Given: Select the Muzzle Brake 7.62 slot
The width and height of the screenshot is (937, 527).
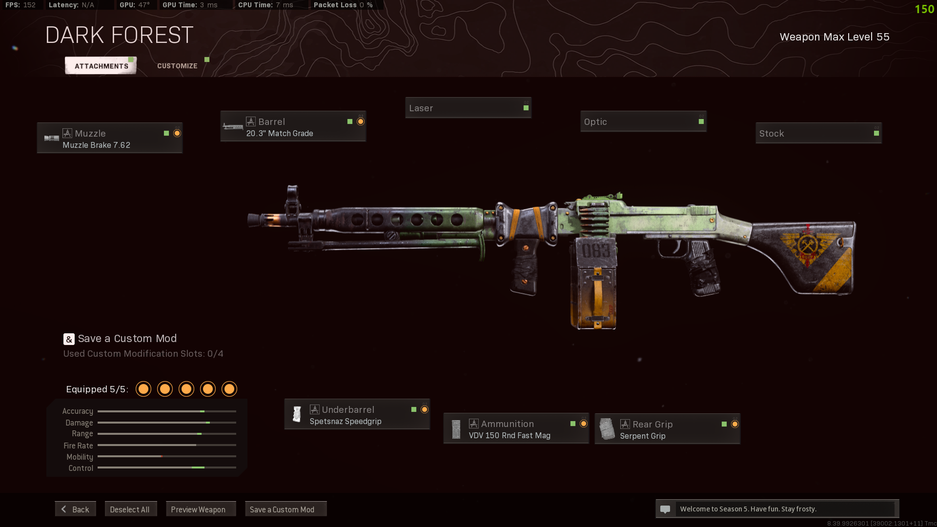Looking at the screenshot, I should pyautogui.click(x=110, y=139).
